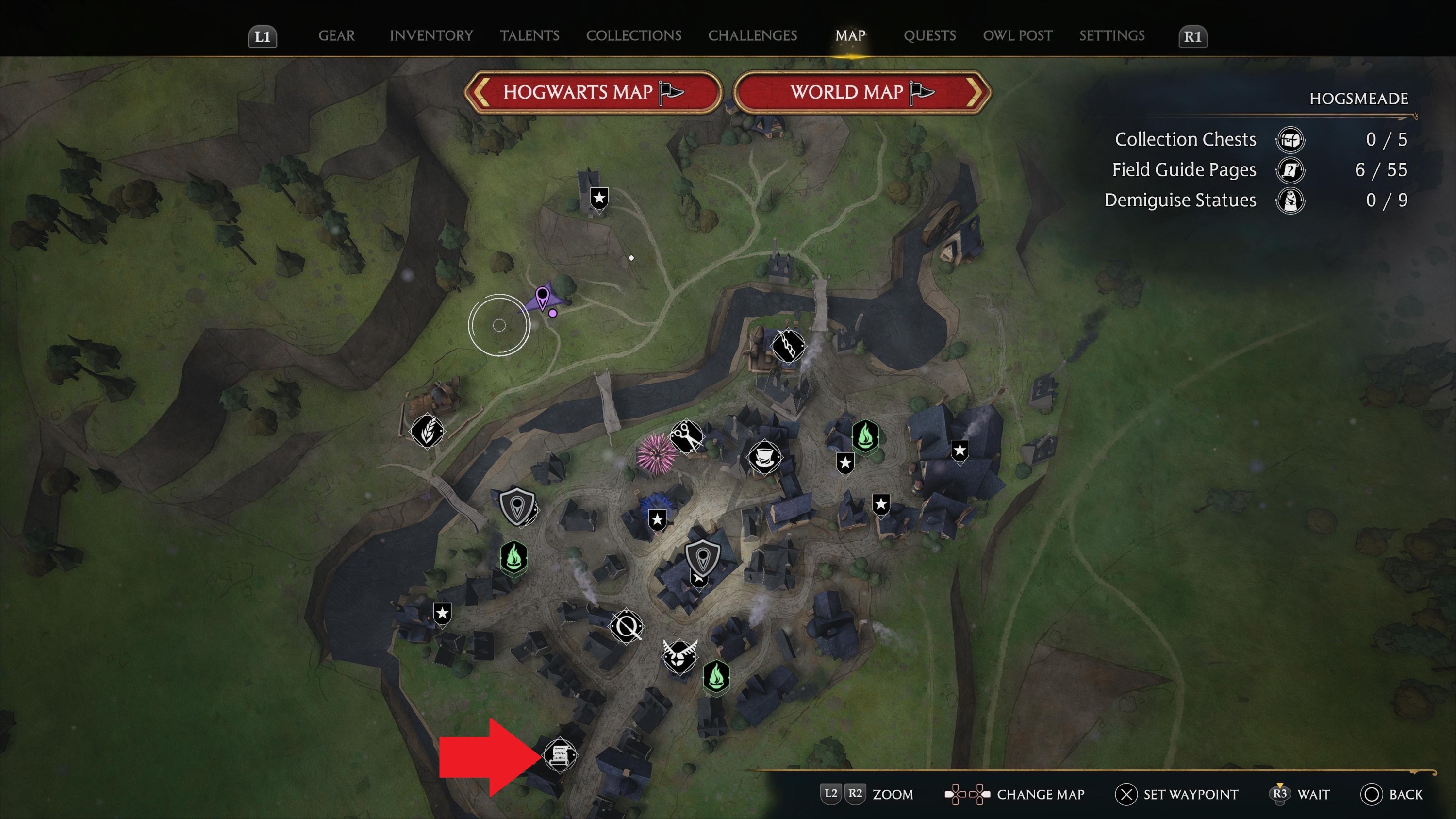The image size is (1456, 819).
Task: Click the Floo Flame icon near bottom of village
Action: point(716,679)
